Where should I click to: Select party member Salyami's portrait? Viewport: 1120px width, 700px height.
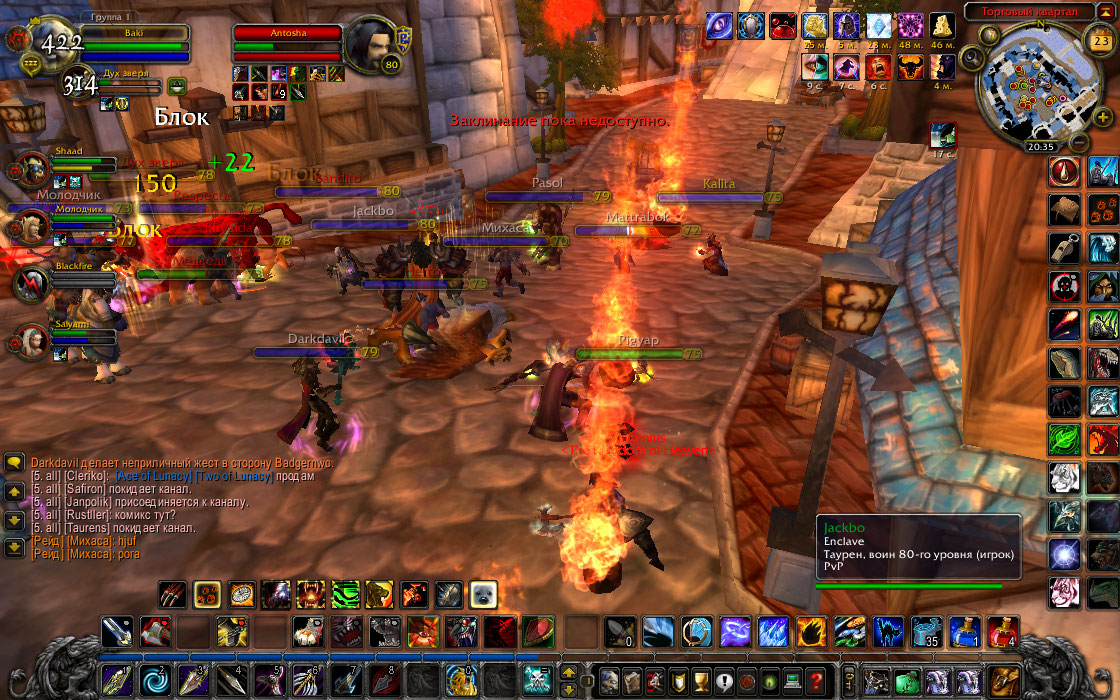click(30, 342)
